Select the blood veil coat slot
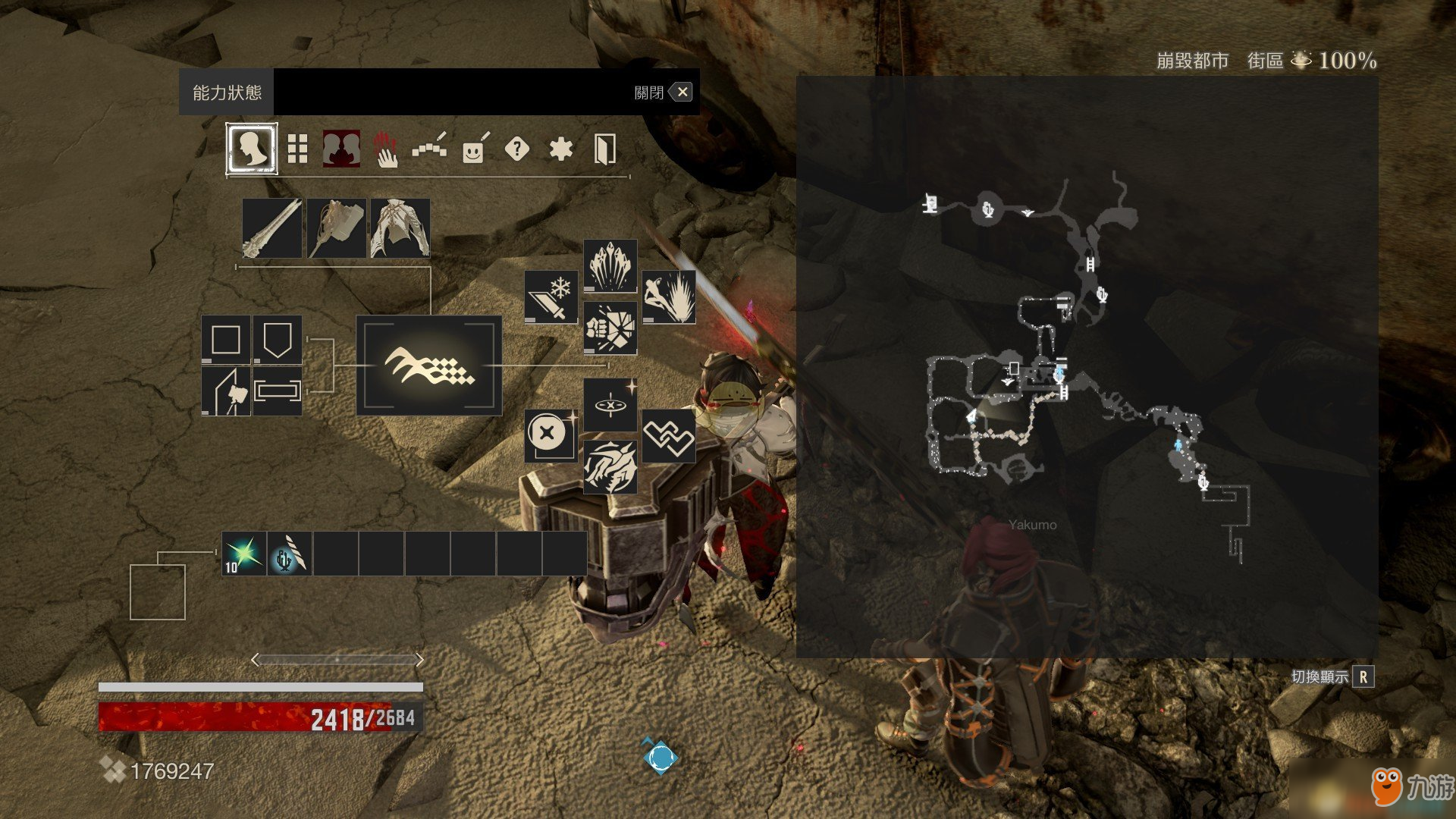The width and height of the screenshot is (1456, 819). point(400,228)
